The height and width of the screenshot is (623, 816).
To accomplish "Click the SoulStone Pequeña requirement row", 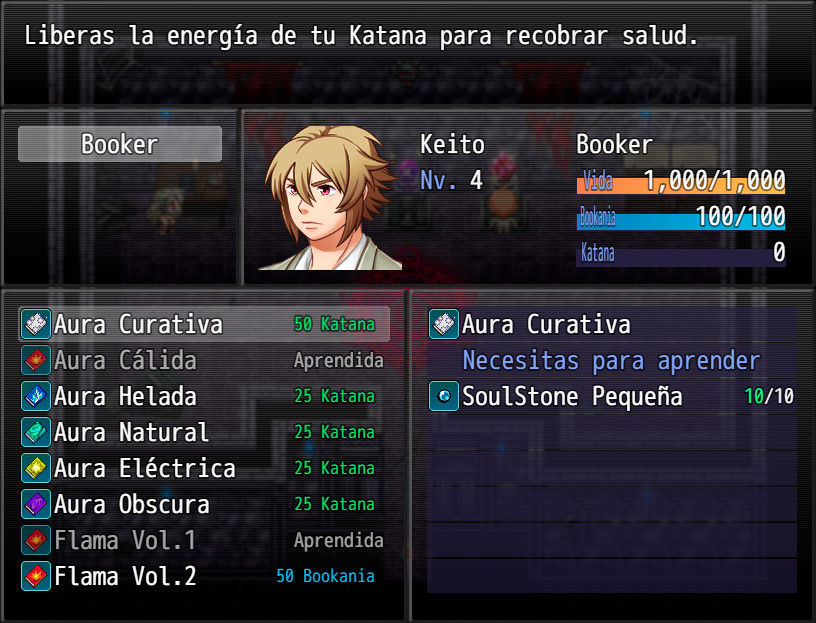I will pos(611,396).
